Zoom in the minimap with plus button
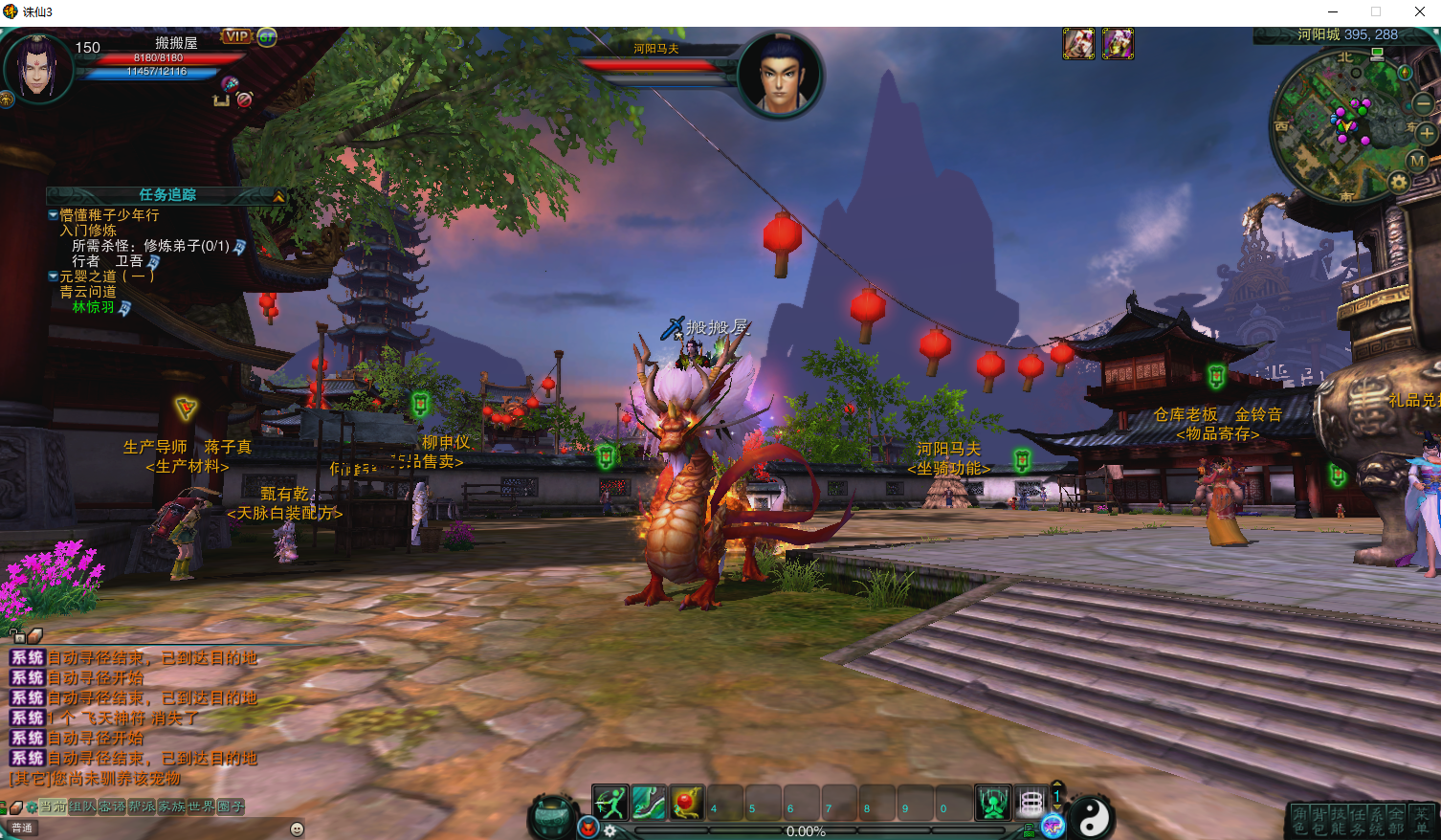Viewport: 1441px width, 840px height. click(1426, 134)
